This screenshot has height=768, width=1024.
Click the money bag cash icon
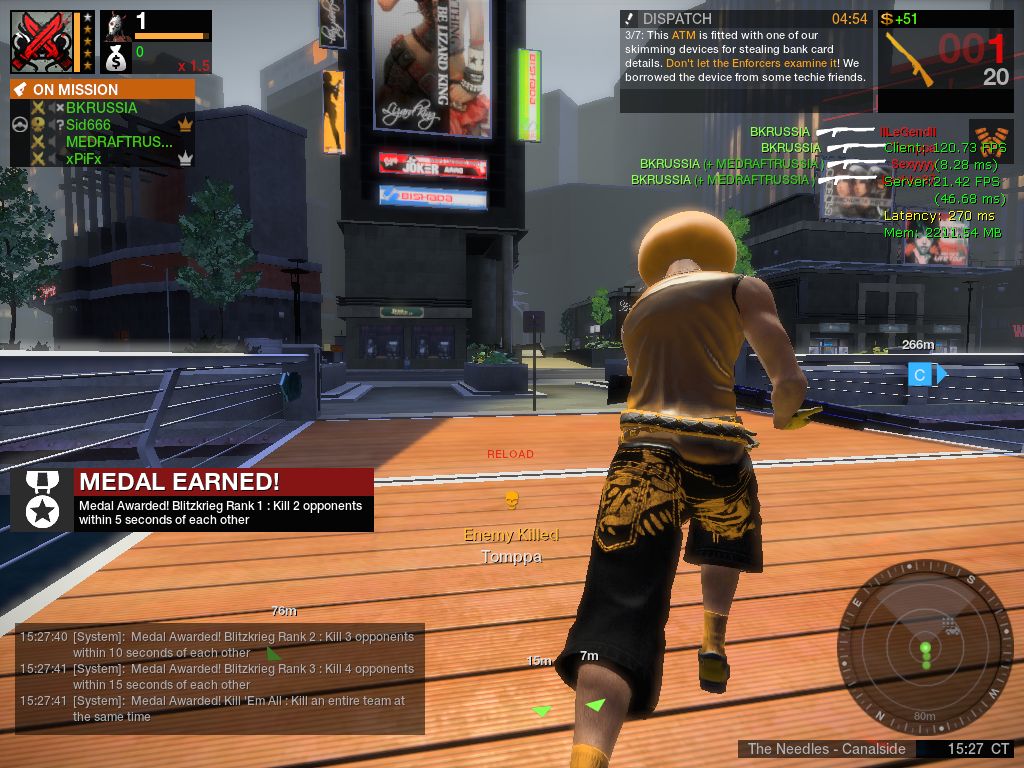pyautogui.click(x=116, y=57)
